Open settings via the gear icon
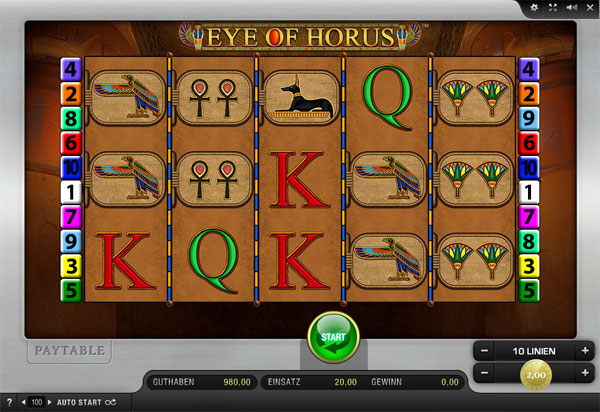This screenshot has width=600, height=412. tap(534, 7)
